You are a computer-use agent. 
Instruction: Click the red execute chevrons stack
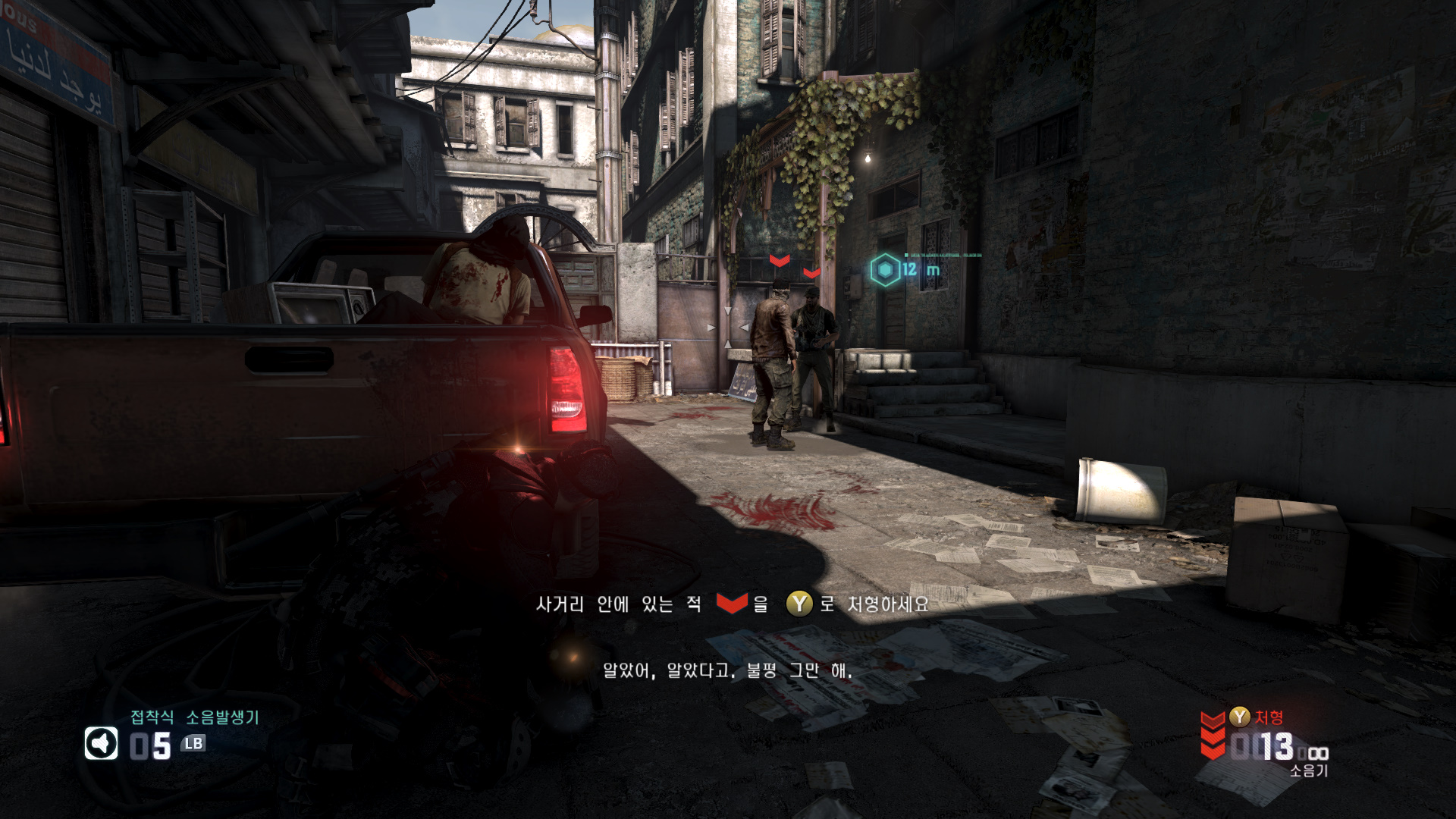pos(1213,735)
